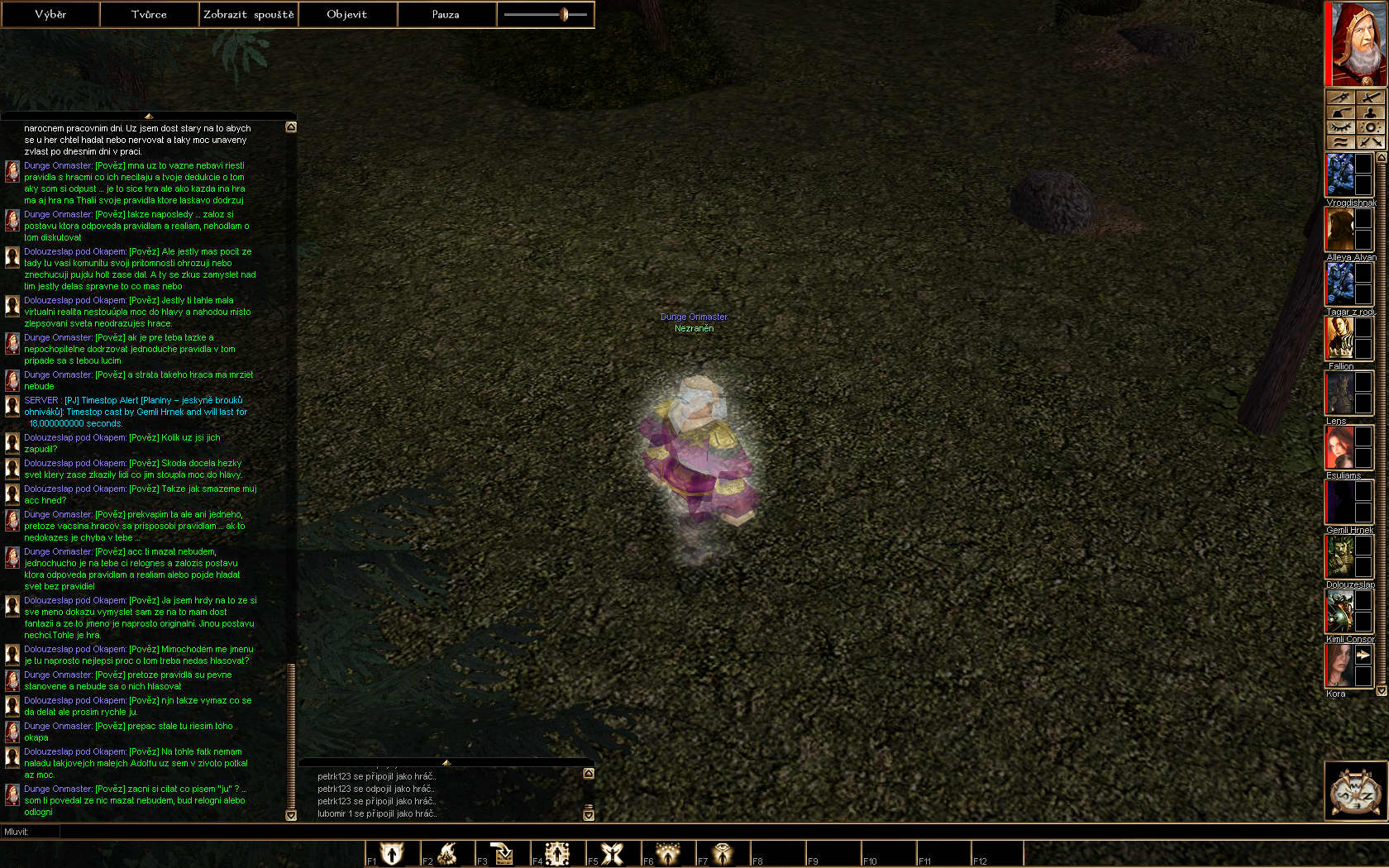Screen dimensions: 1389x868
Task: Click the Zobrazit spouště button
Action: pyautogui.click(x=248, y=14)
